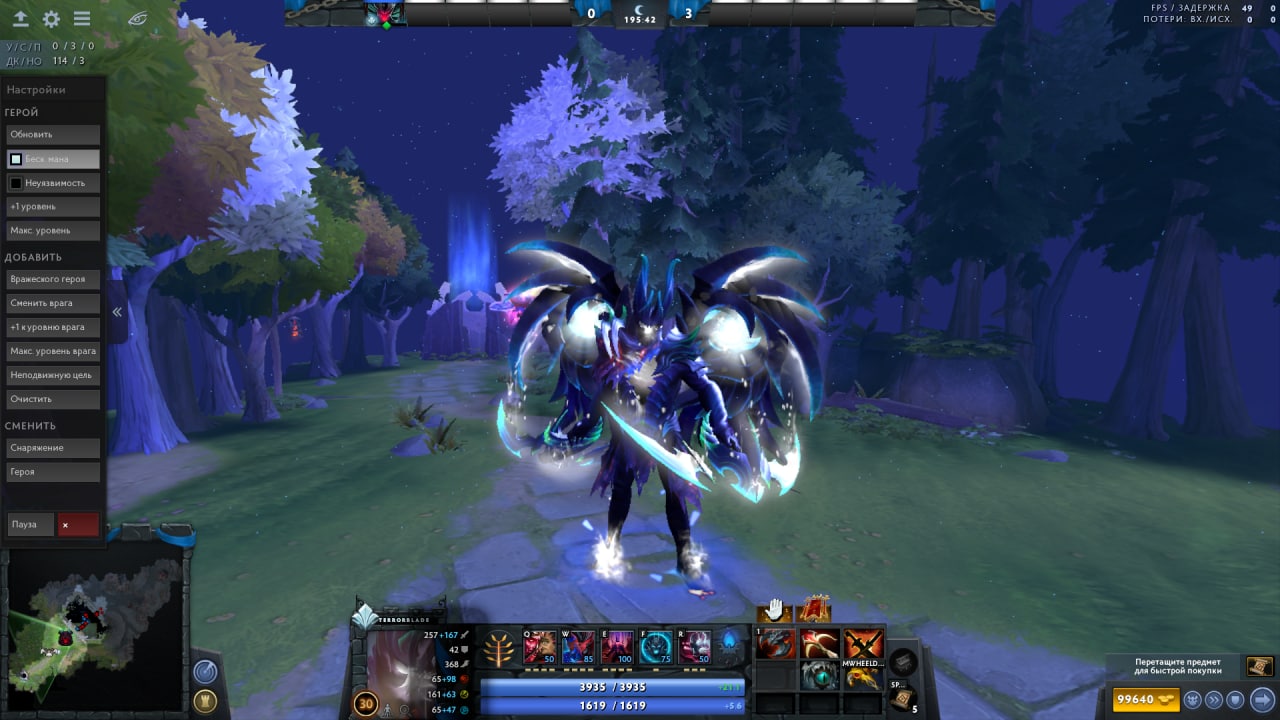Viewport: 1280px width, 720px height.
Task: Toggle the "Беск. мана" infinite mana checkbox
Action: tap(16, 159)
